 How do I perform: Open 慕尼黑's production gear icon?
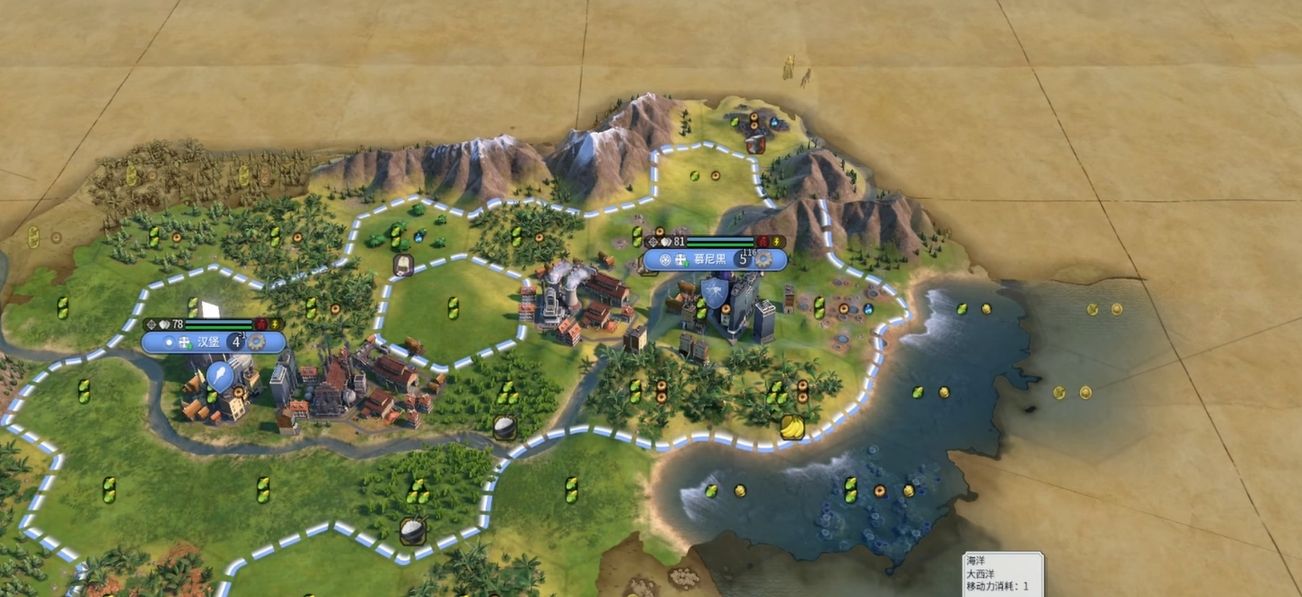765,259
